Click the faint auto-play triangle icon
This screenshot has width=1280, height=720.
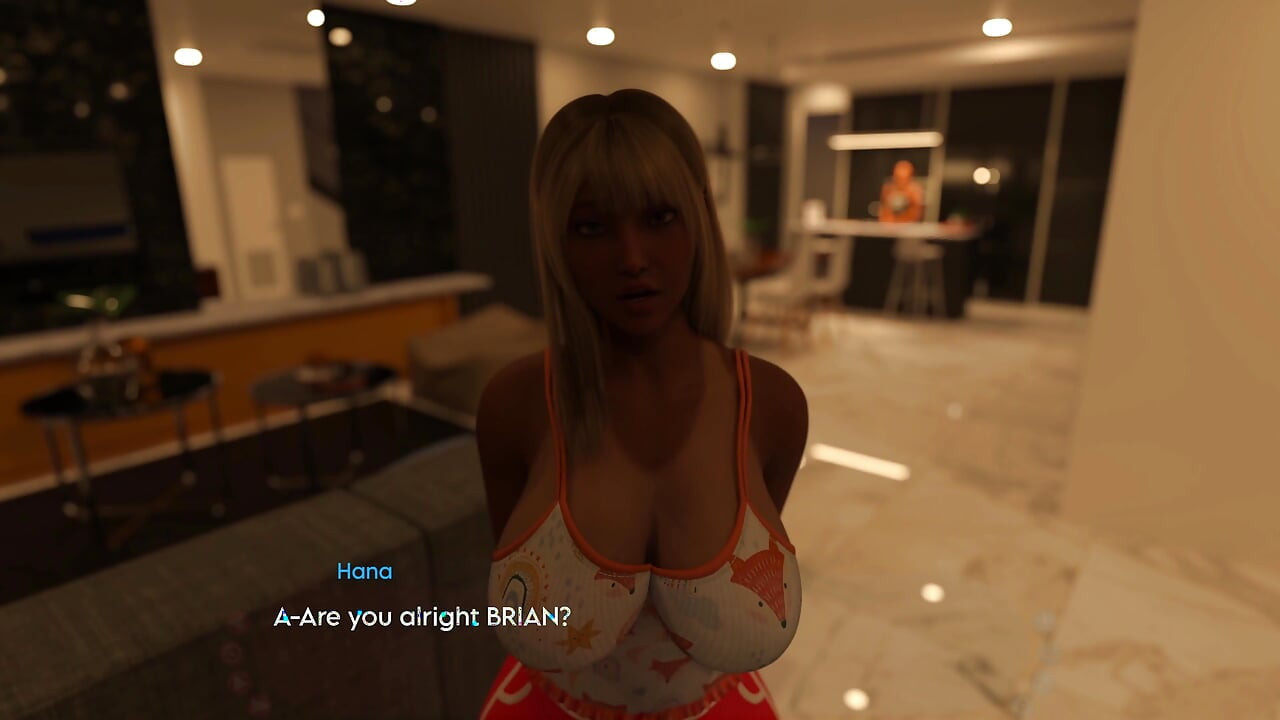(238, 683)
